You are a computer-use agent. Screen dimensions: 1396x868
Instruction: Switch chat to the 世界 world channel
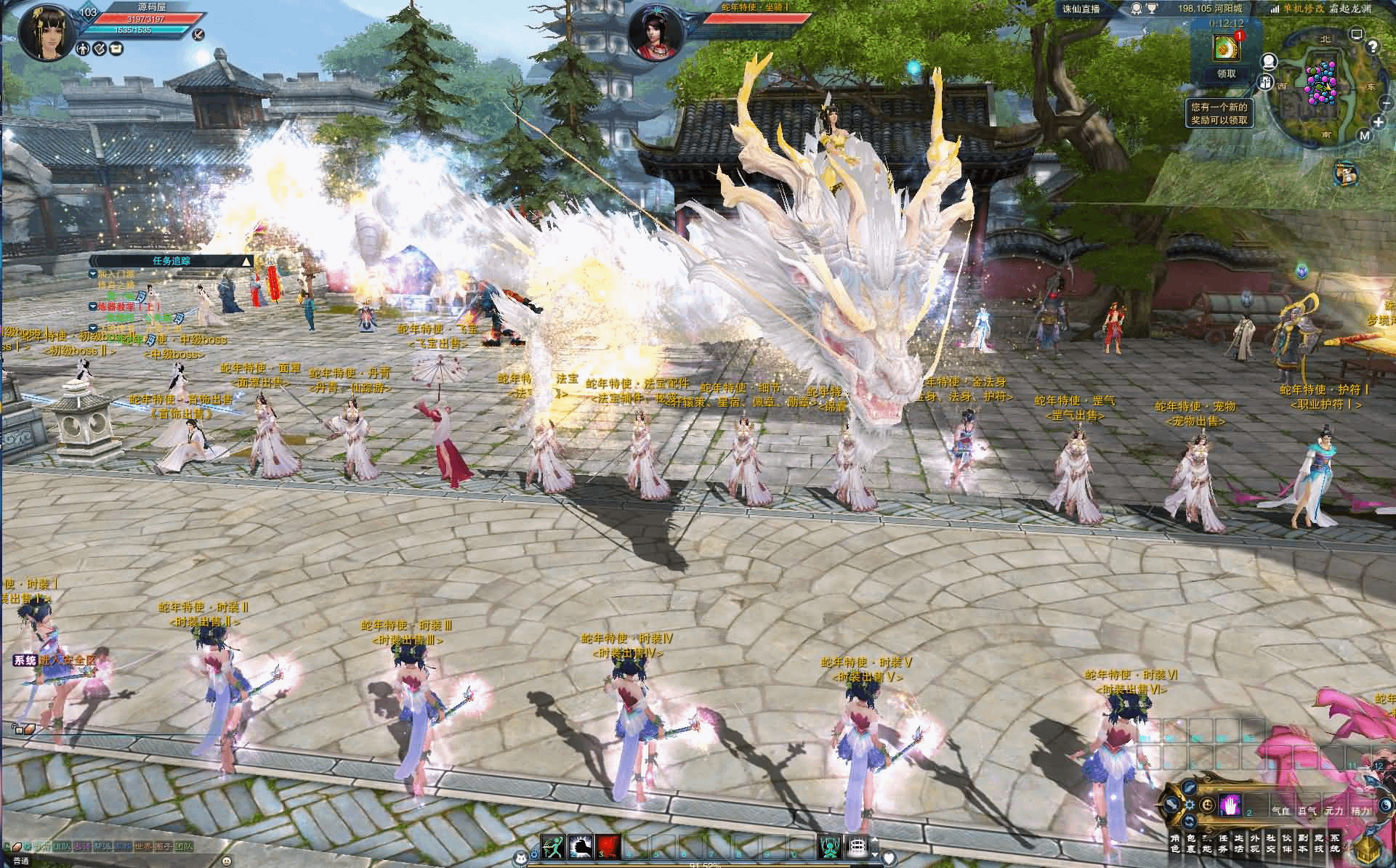(143, 846)
